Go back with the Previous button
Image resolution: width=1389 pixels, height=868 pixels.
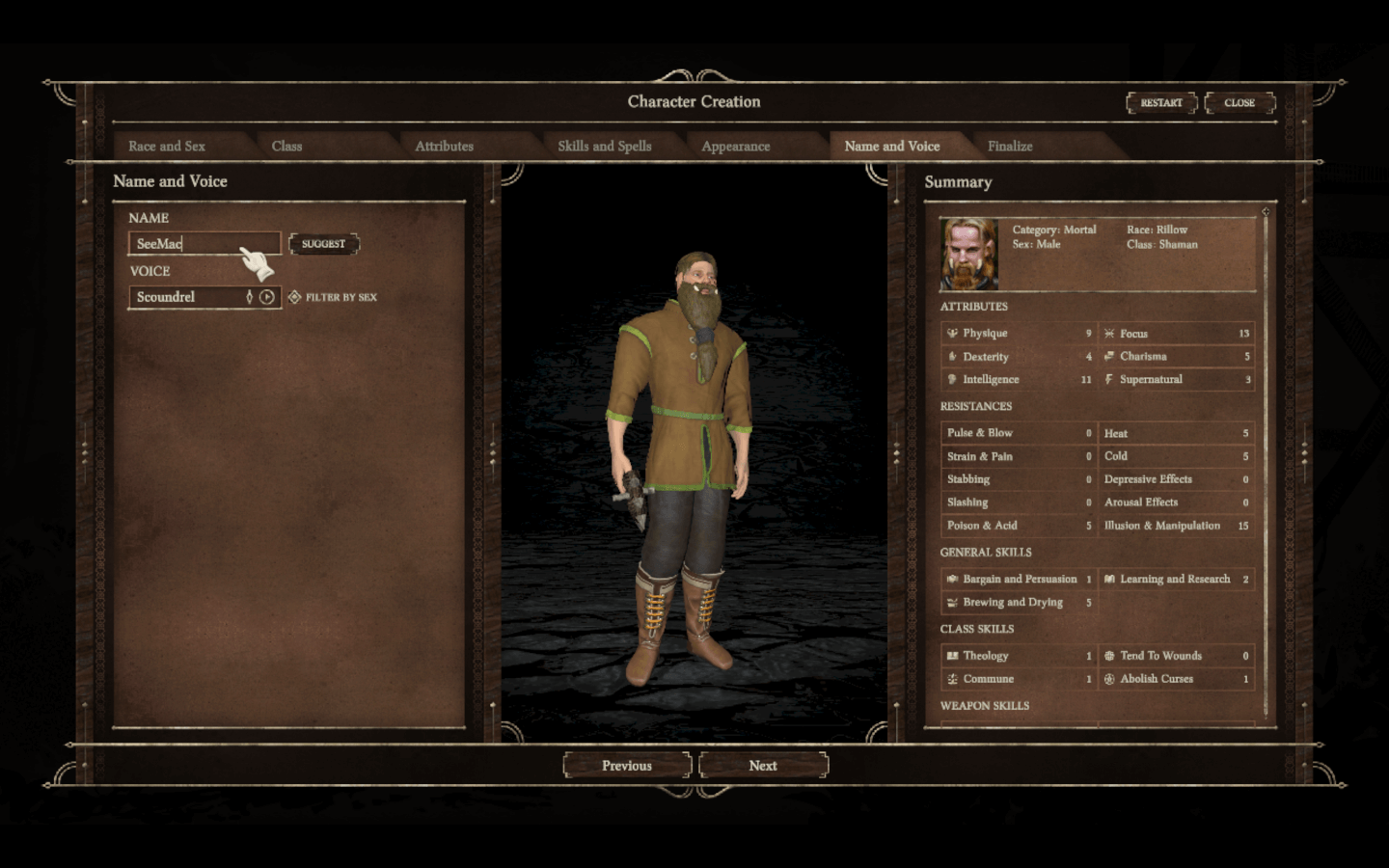coord(627,766)
